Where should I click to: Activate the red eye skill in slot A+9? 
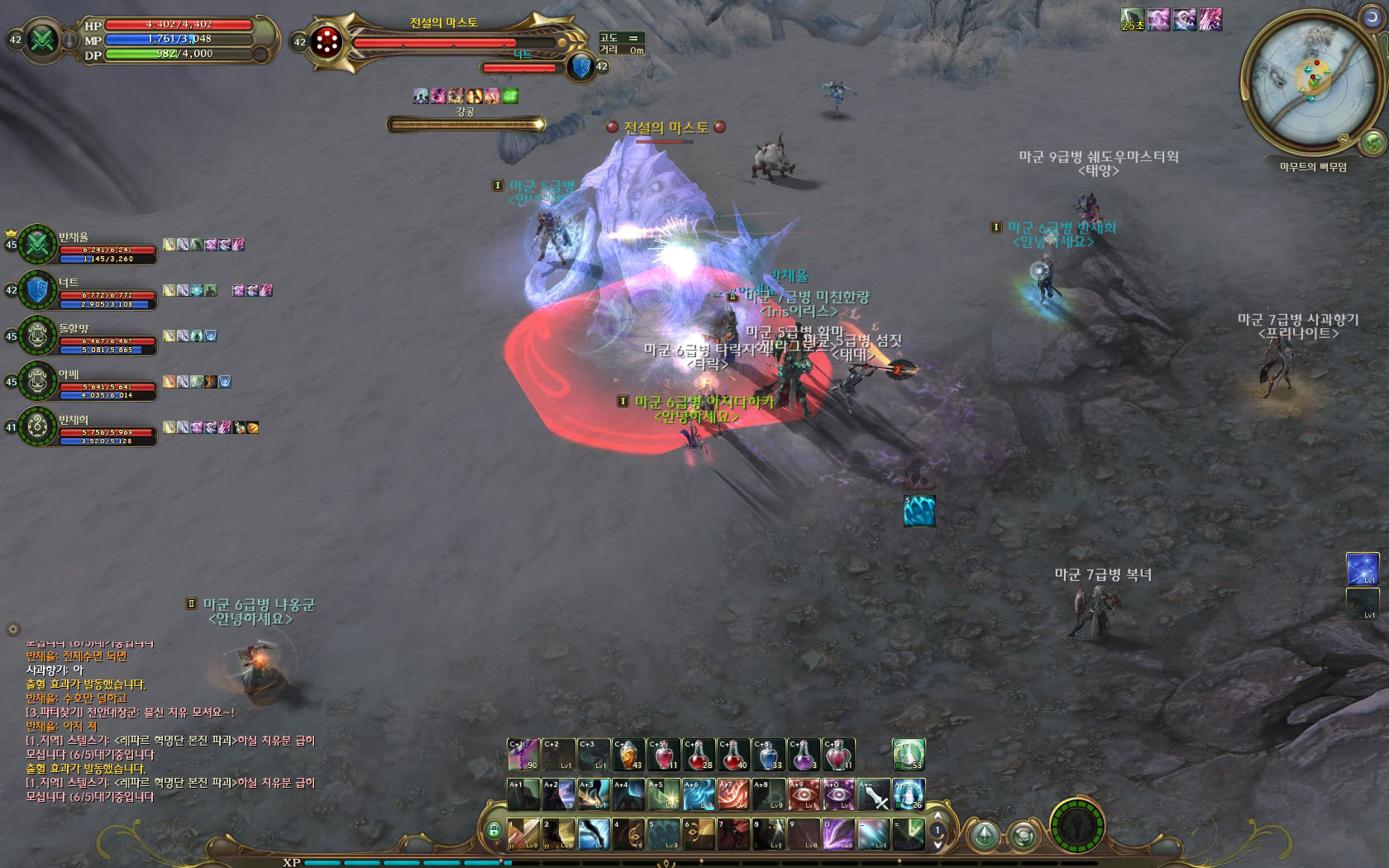tap(803, 794)
